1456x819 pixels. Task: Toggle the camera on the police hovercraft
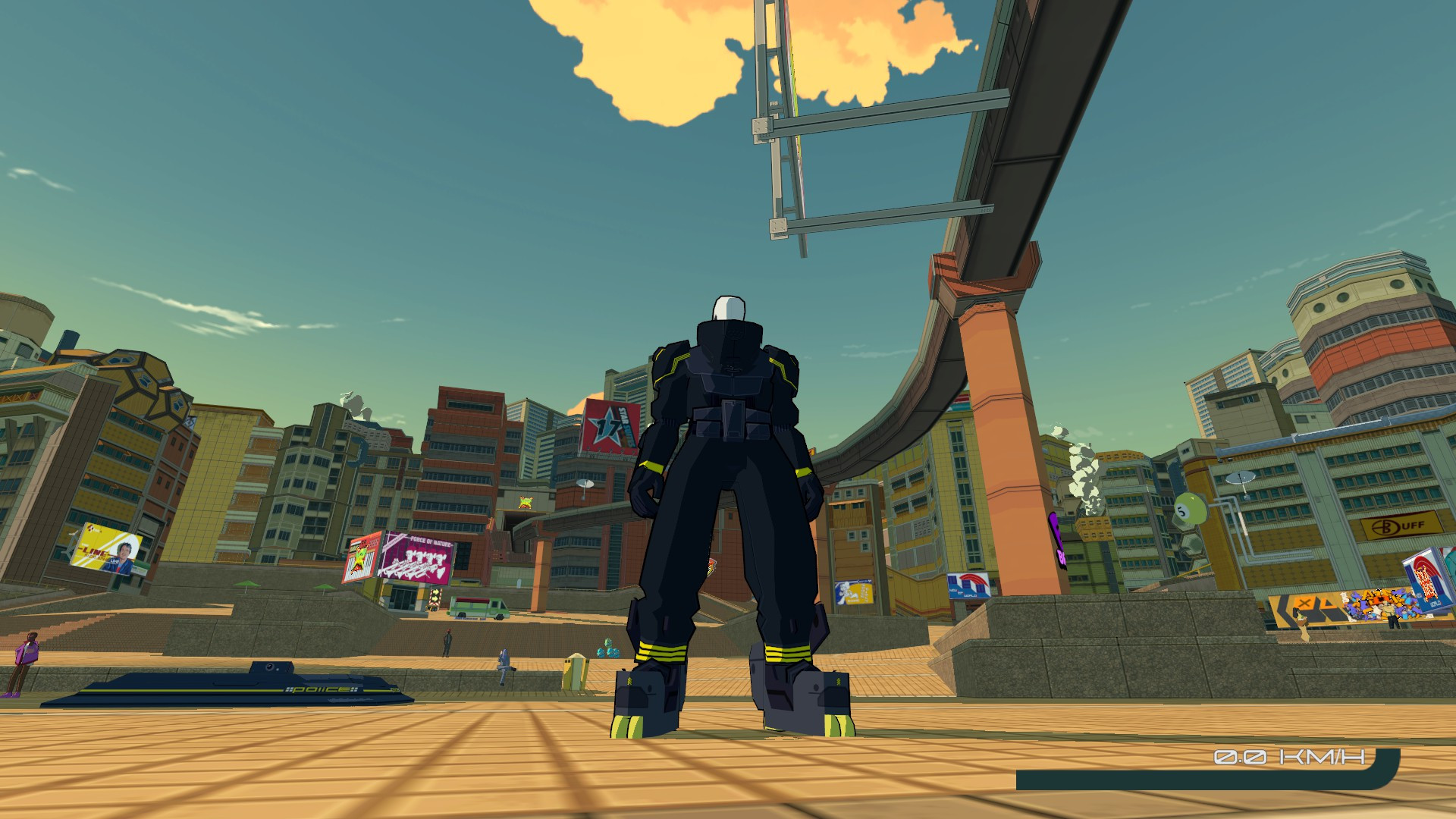coord(268,666)
